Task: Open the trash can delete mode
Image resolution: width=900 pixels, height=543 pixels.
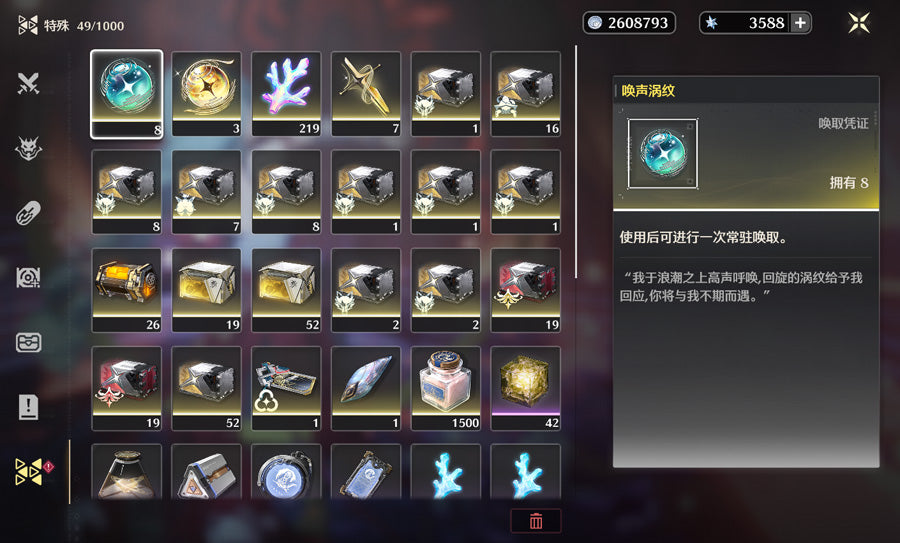Action: pos(536,521)
